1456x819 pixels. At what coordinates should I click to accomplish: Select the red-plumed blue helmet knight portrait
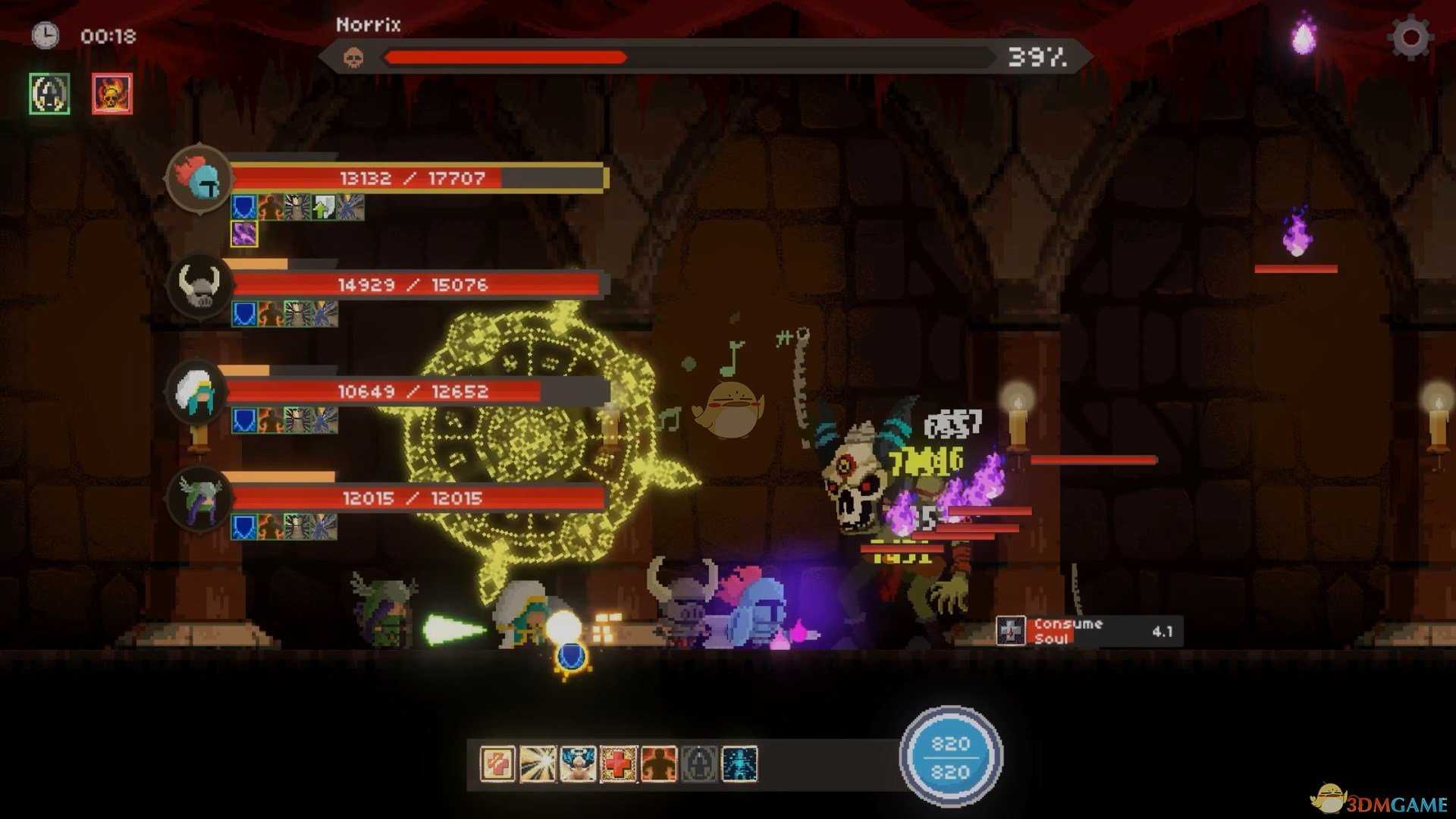[199, 180]
